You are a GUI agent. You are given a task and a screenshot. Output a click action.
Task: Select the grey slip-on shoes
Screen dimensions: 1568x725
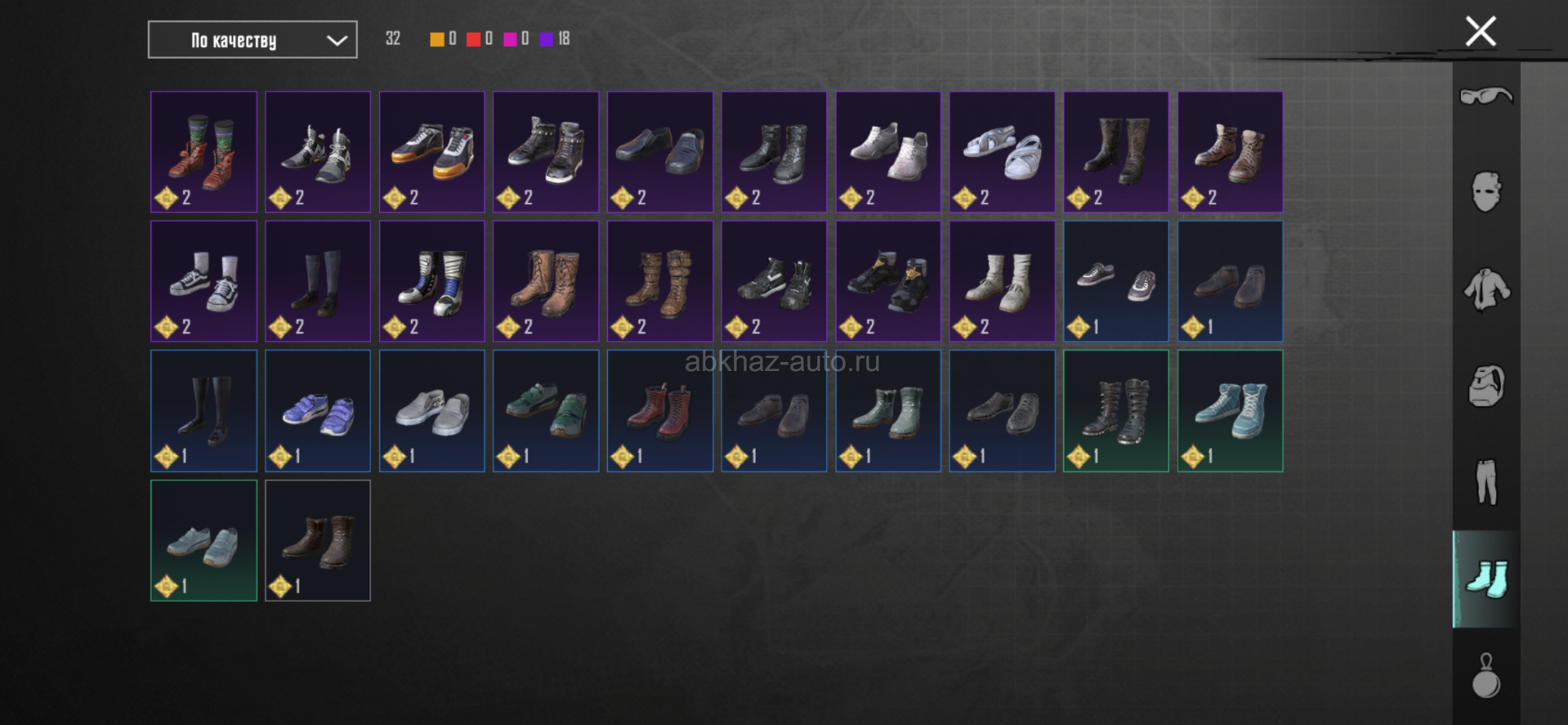tap(431, 411)
